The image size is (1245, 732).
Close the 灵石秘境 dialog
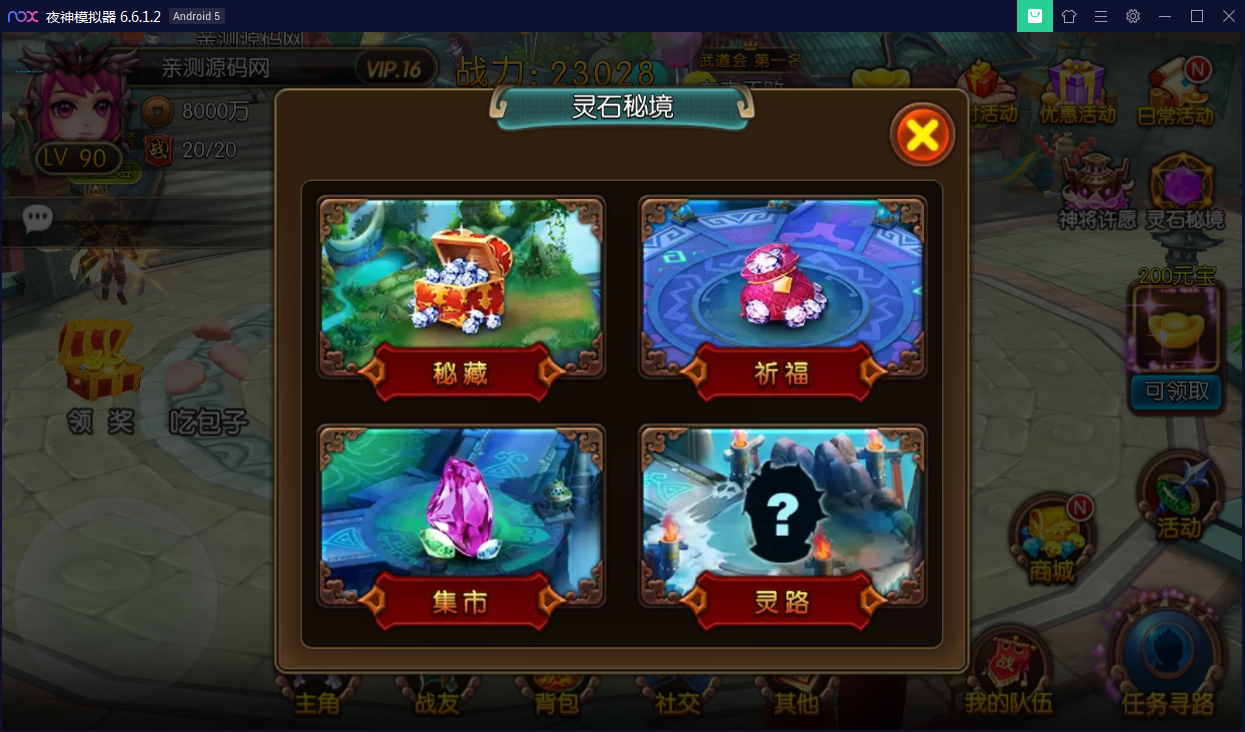pyautogui.click(x=922, y=135)
